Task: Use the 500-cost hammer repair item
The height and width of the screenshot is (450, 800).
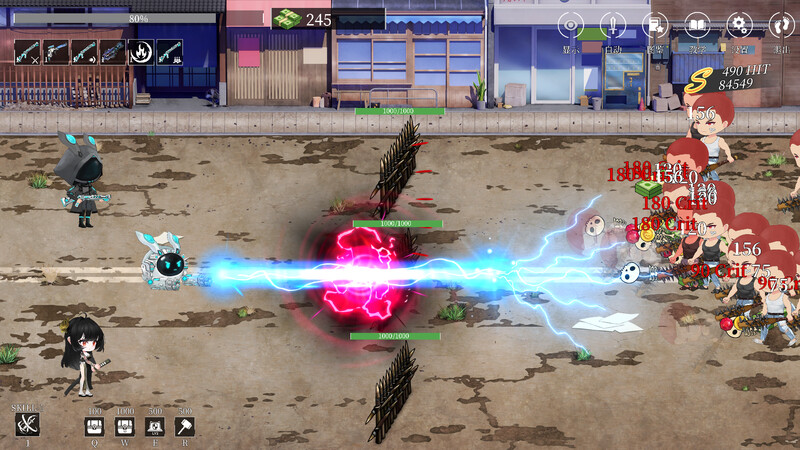Action: pos(184,427)
